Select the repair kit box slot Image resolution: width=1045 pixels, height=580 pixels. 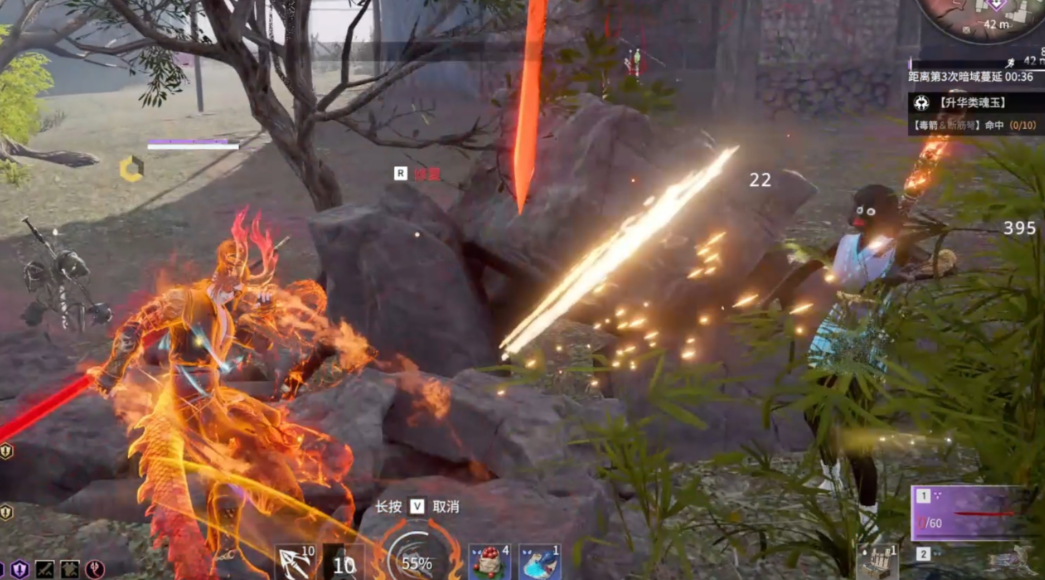point(878,561)
